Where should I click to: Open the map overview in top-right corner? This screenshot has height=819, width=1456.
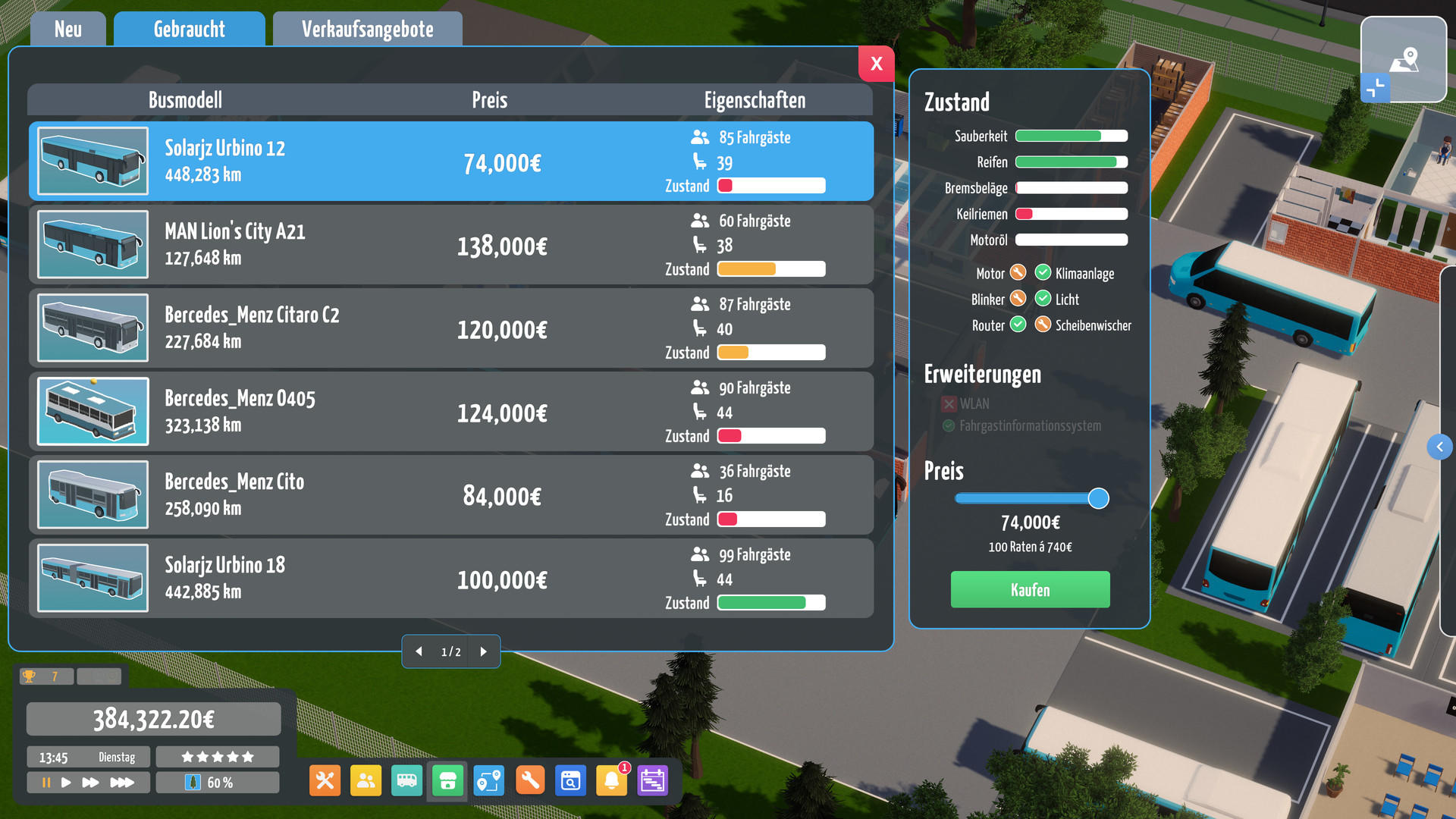pos(1404,61)
